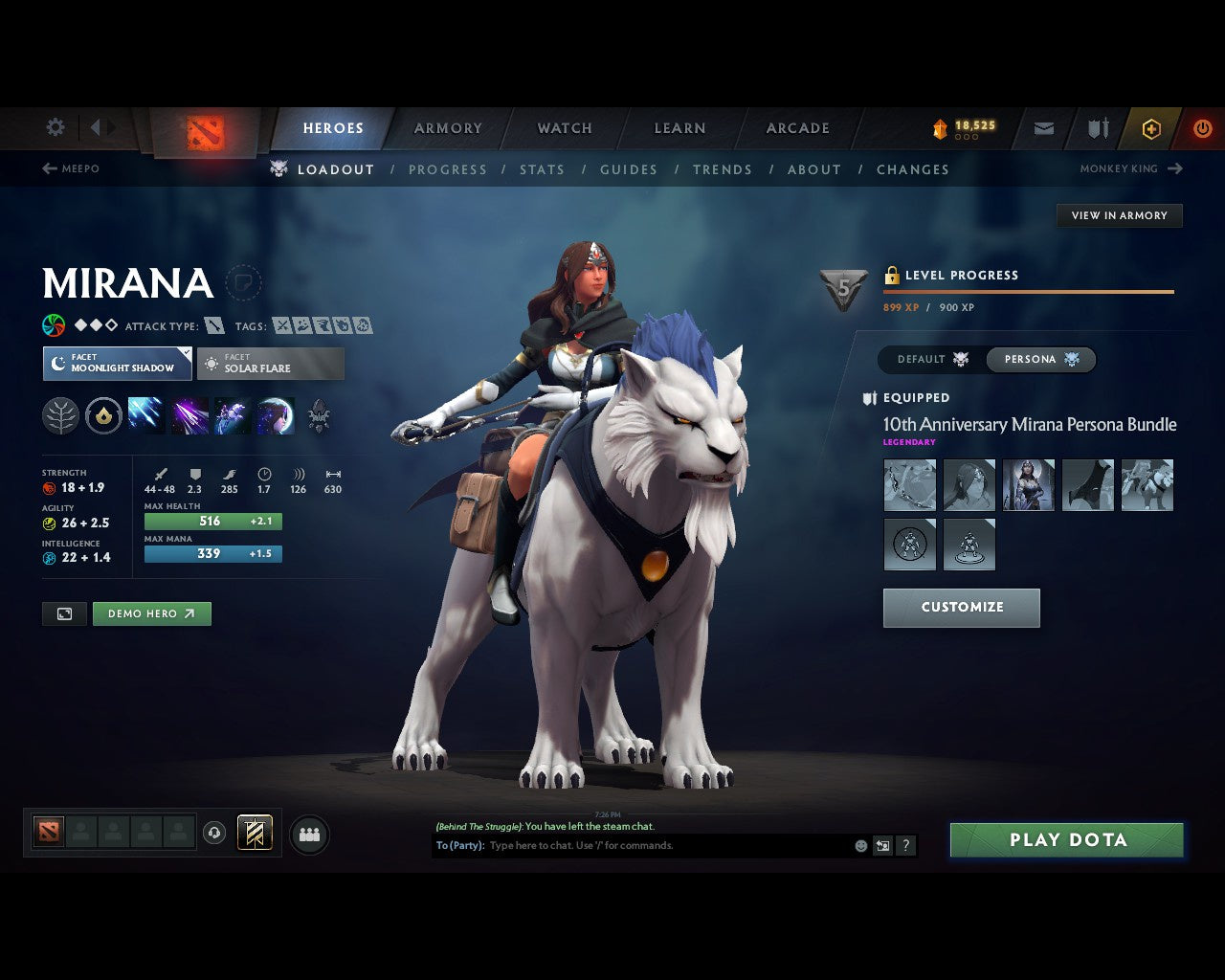This screenshot has width=1225, height=980.
Task: Click the Play Dota button
Action: click(1066, 839)
